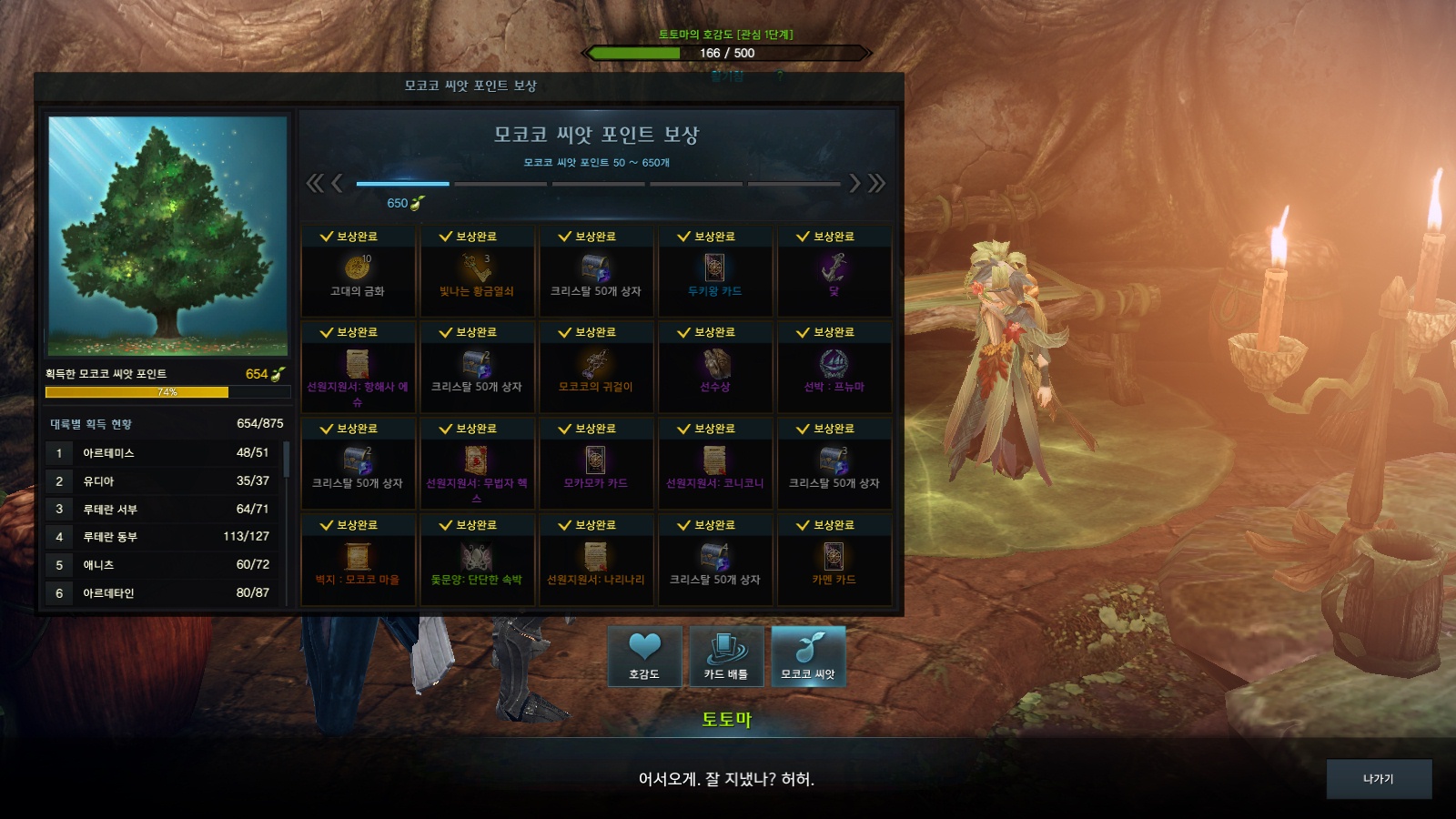Choose the 카멘 카드 reward
This screenshot has width=1456, height=819.
pyautogui.click(x=834, y=561)
